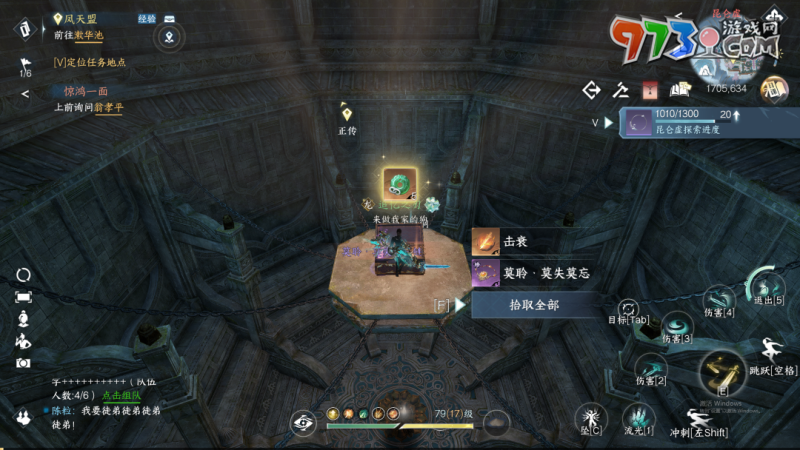This screenshot has width=800, height=450.
Task: Activate the 伤害[2] skill
Action: (651, 364)
